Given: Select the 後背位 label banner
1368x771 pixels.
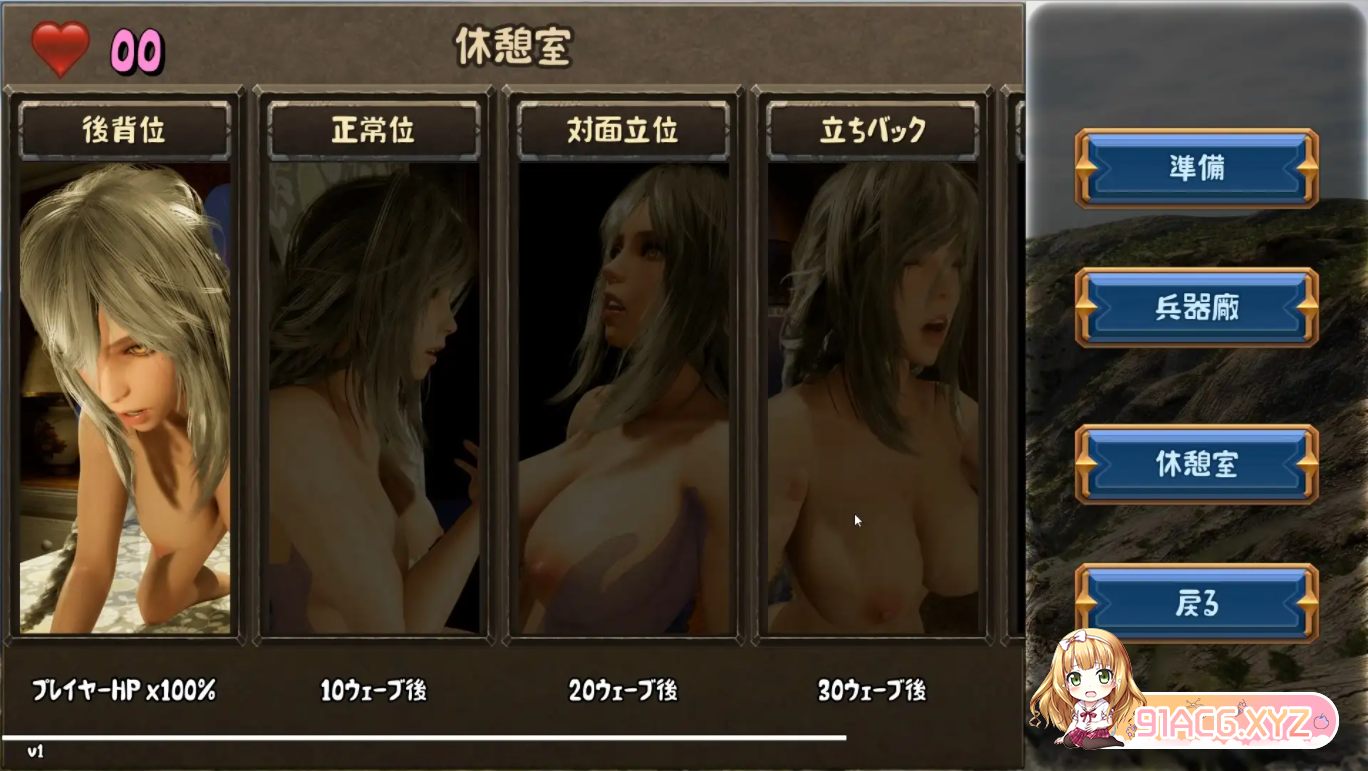Looking at the screenshot, I should click(x=124, y=130).
